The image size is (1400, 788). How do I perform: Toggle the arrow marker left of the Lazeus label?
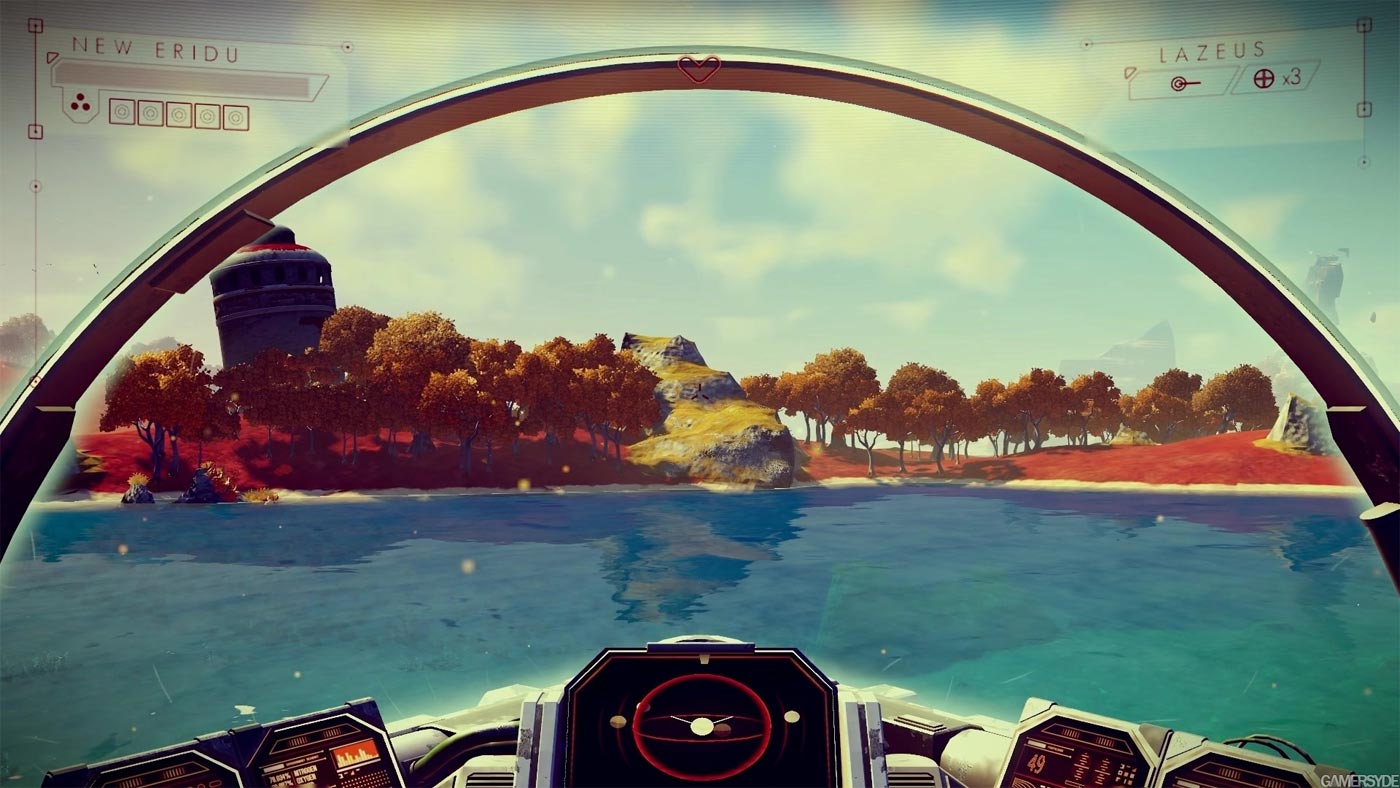tap(1130, 73)
